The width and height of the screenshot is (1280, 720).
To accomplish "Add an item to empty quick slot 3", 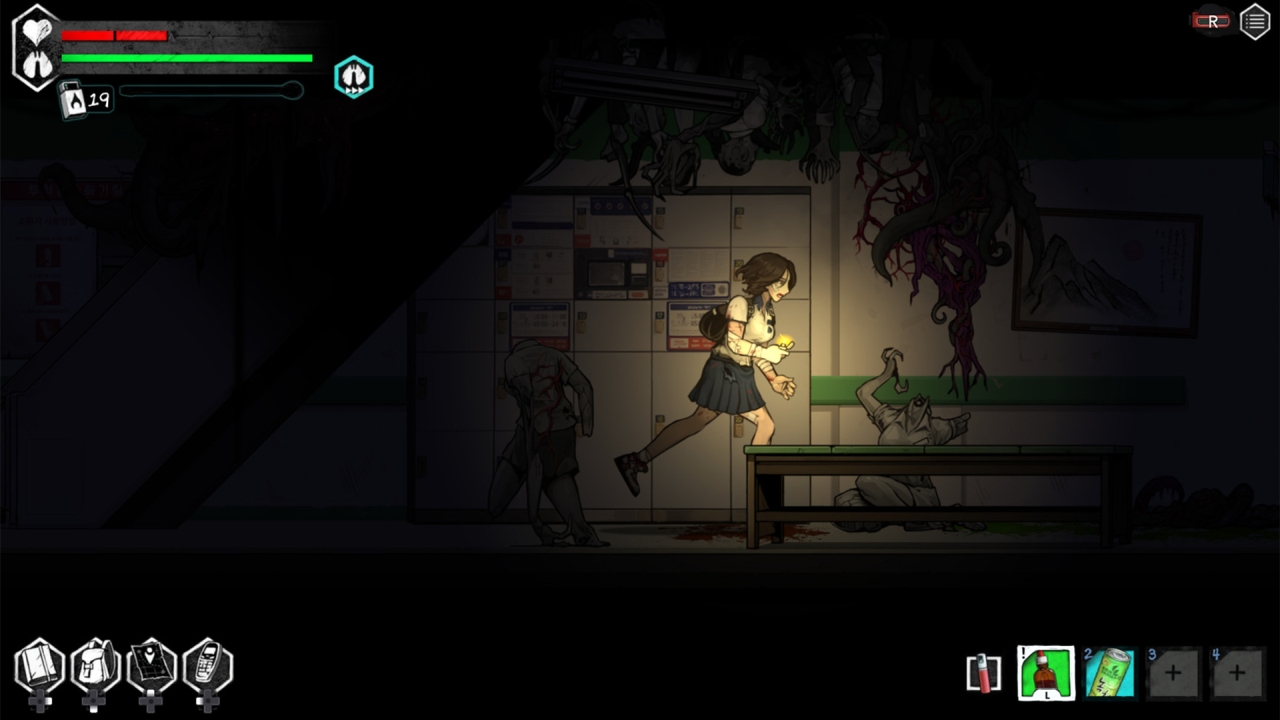I will coord(1174,672).
